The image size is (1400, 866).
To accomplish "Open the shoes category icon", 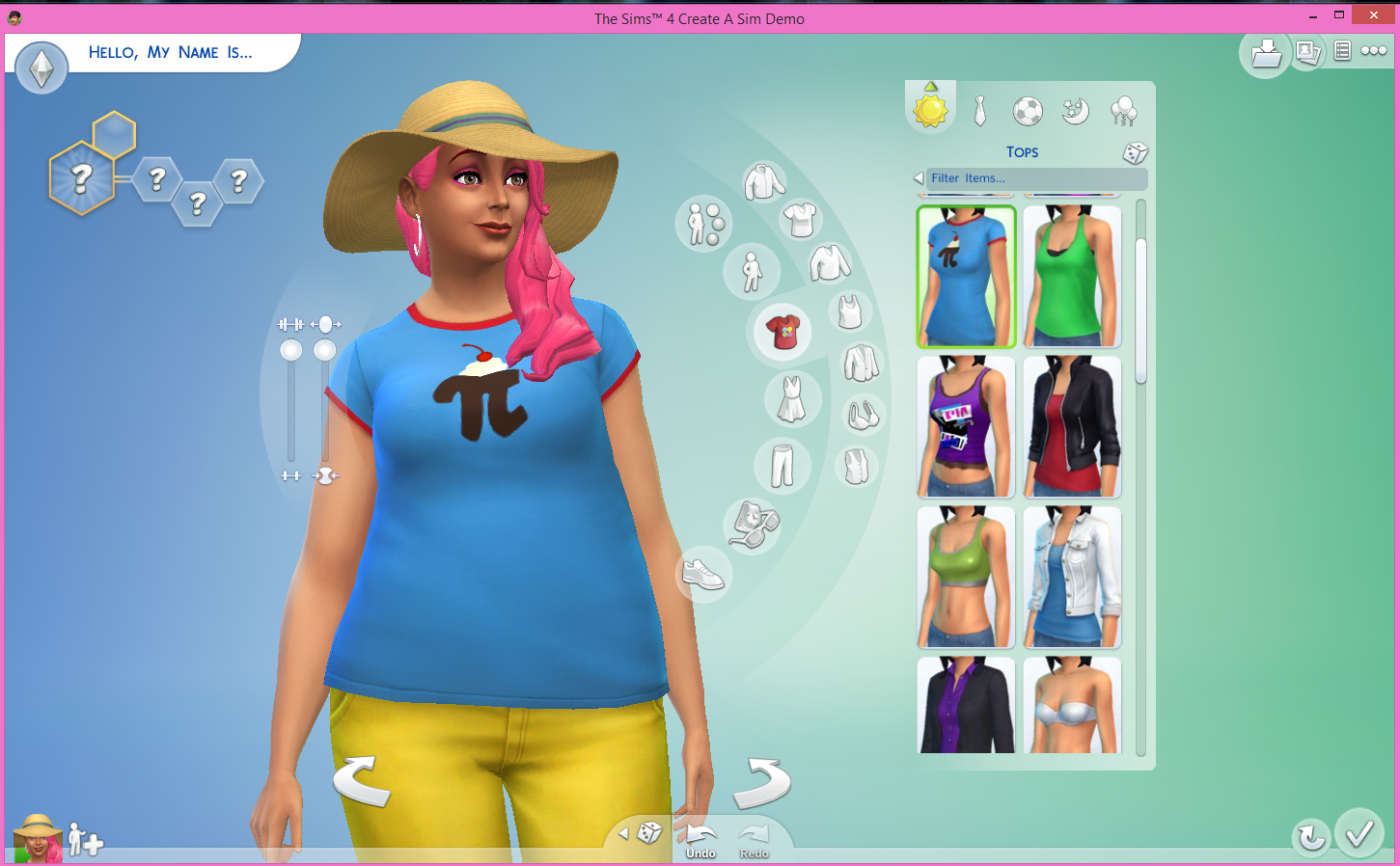I will (704, 575).
